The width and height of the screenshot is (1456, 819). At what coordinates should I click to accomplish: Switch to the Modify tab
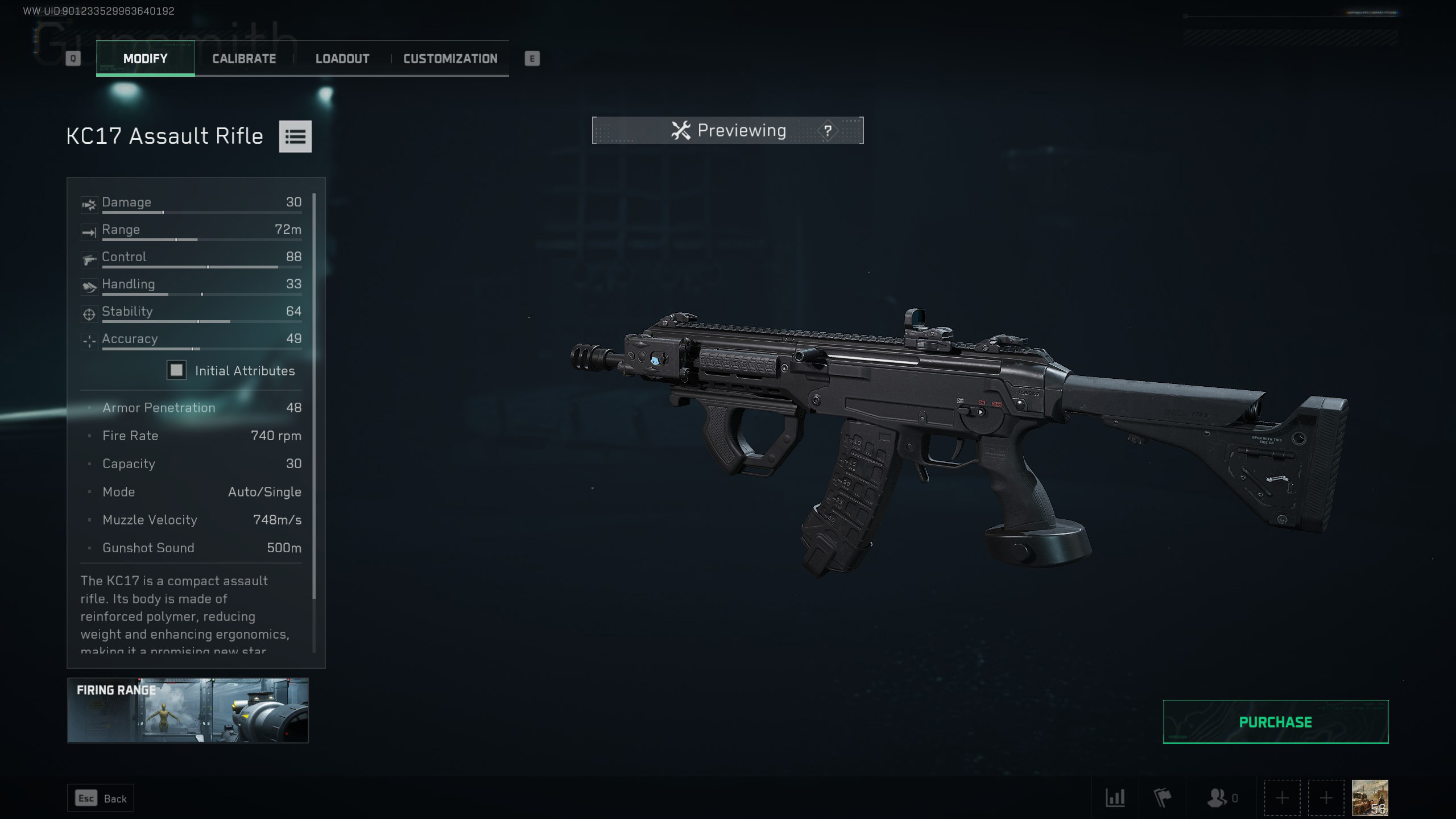click(x=145, y=59)
